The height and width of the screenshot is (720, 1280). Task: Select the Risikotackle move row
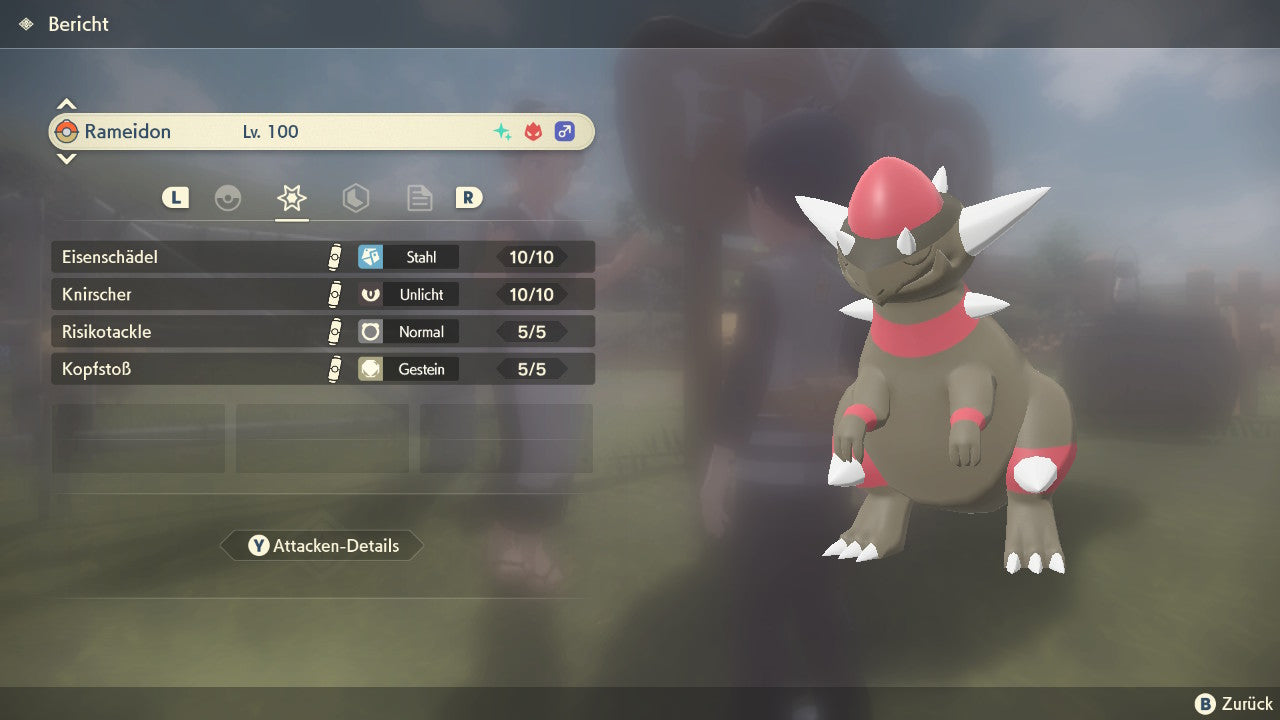(322, 331)
